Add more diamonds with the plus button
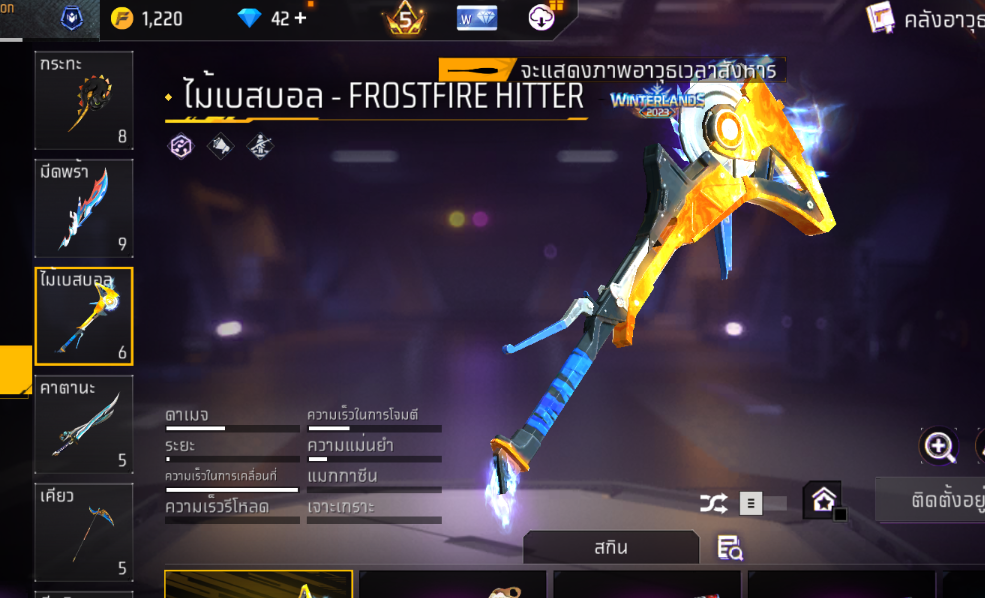The image size is (985, 598). point(300,19)
